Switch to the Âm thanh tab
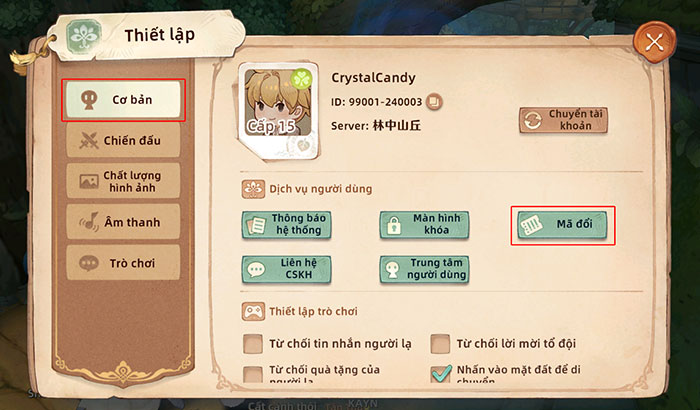The width and height of the screenshot is (700, 410). click(x=123, y=222)
